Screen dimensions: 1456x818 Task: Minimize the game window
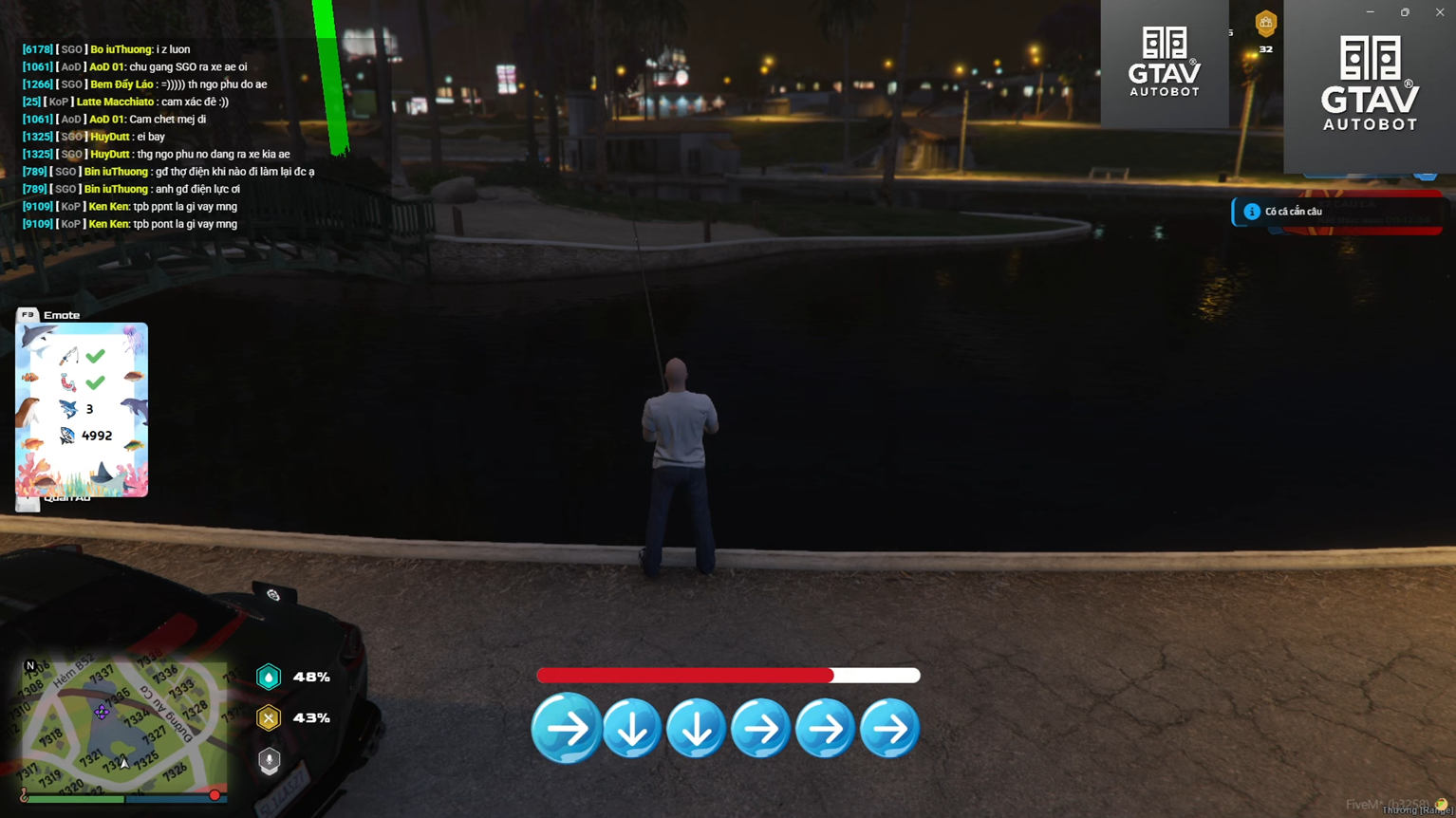point(1370,12)
